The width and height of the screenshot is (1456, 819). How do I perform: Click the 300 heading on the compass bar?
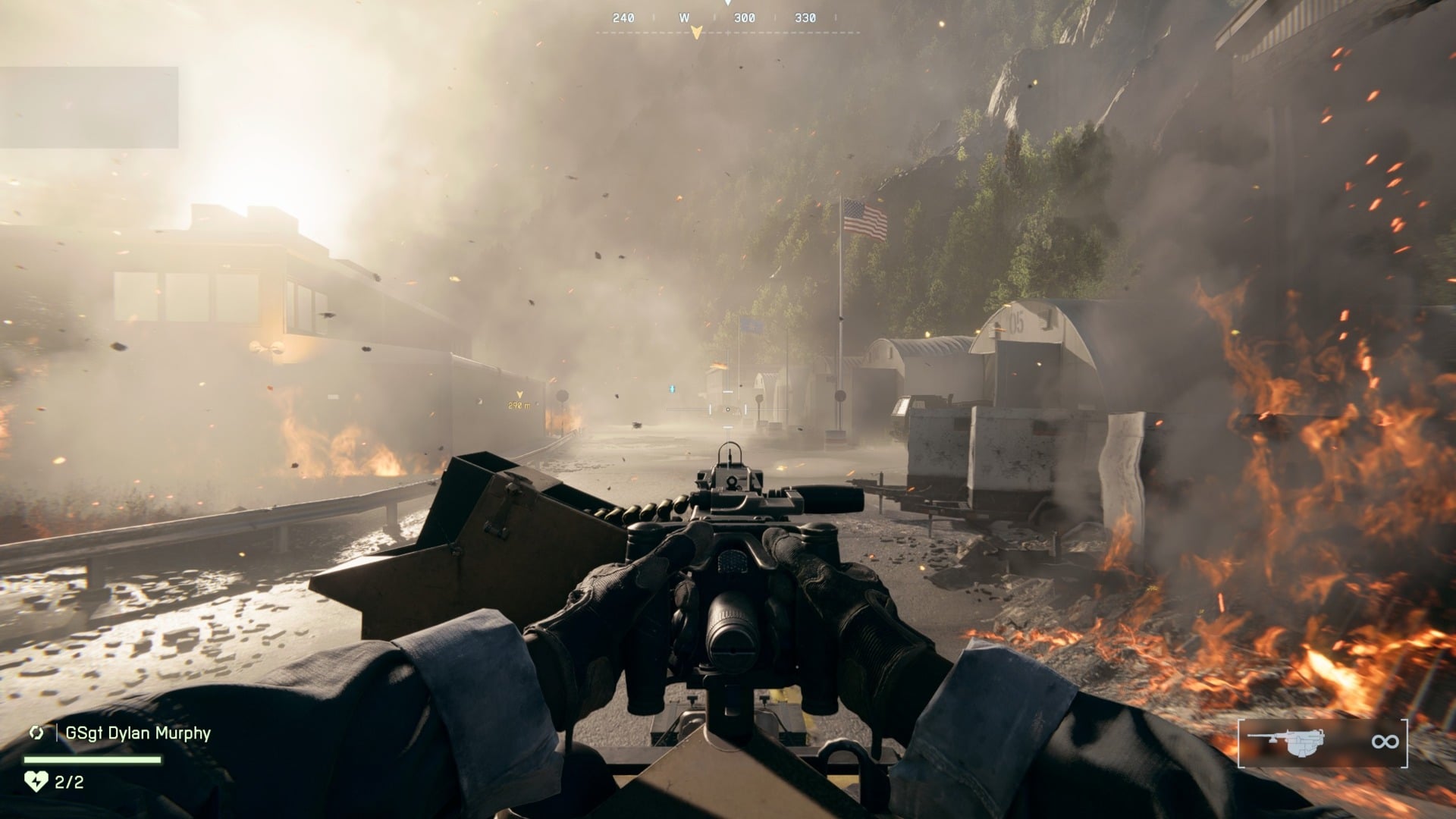[745, 16]
